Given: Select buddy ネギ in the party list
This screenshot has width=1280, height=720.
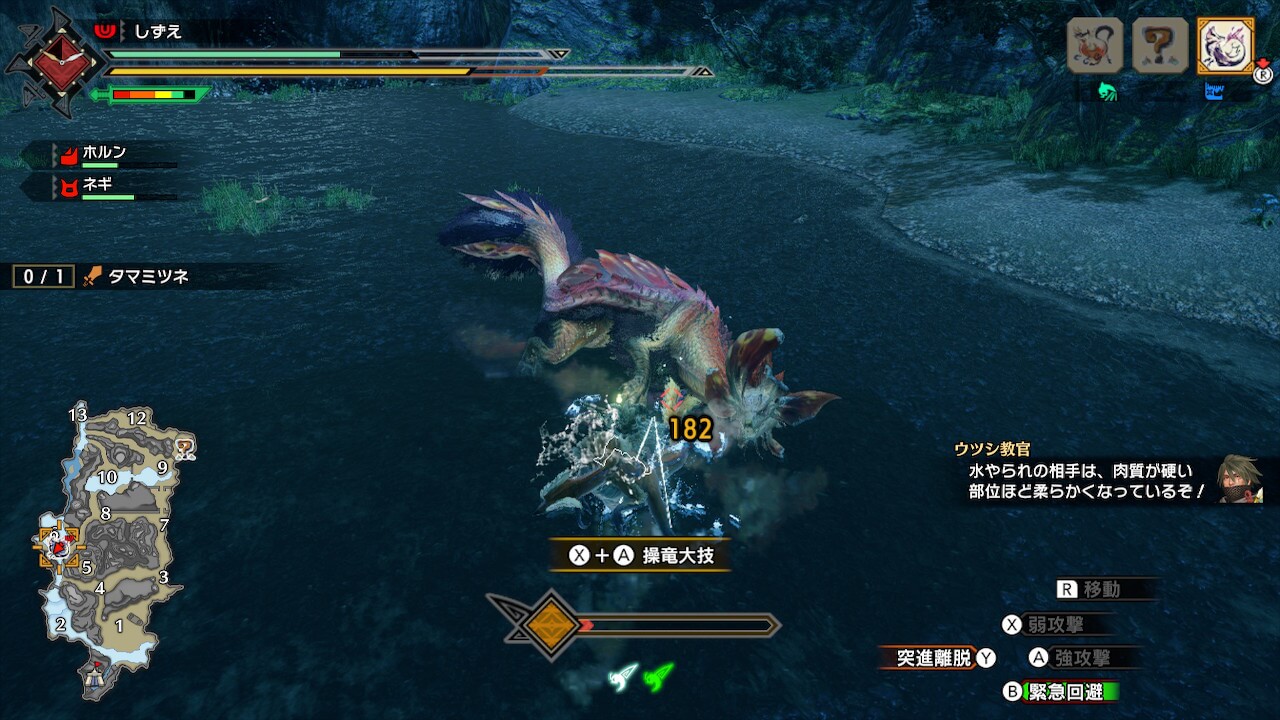Looking at the screenshot, I should (96, 185).
